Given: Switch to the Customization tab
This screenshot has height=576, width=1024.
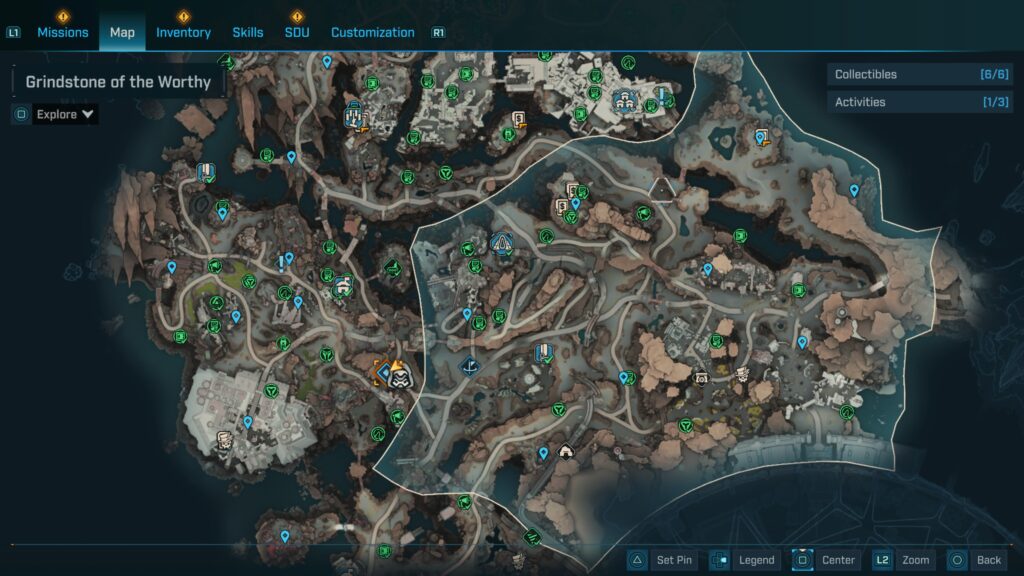Looking at the screenshot, I should tap(372, 32).
